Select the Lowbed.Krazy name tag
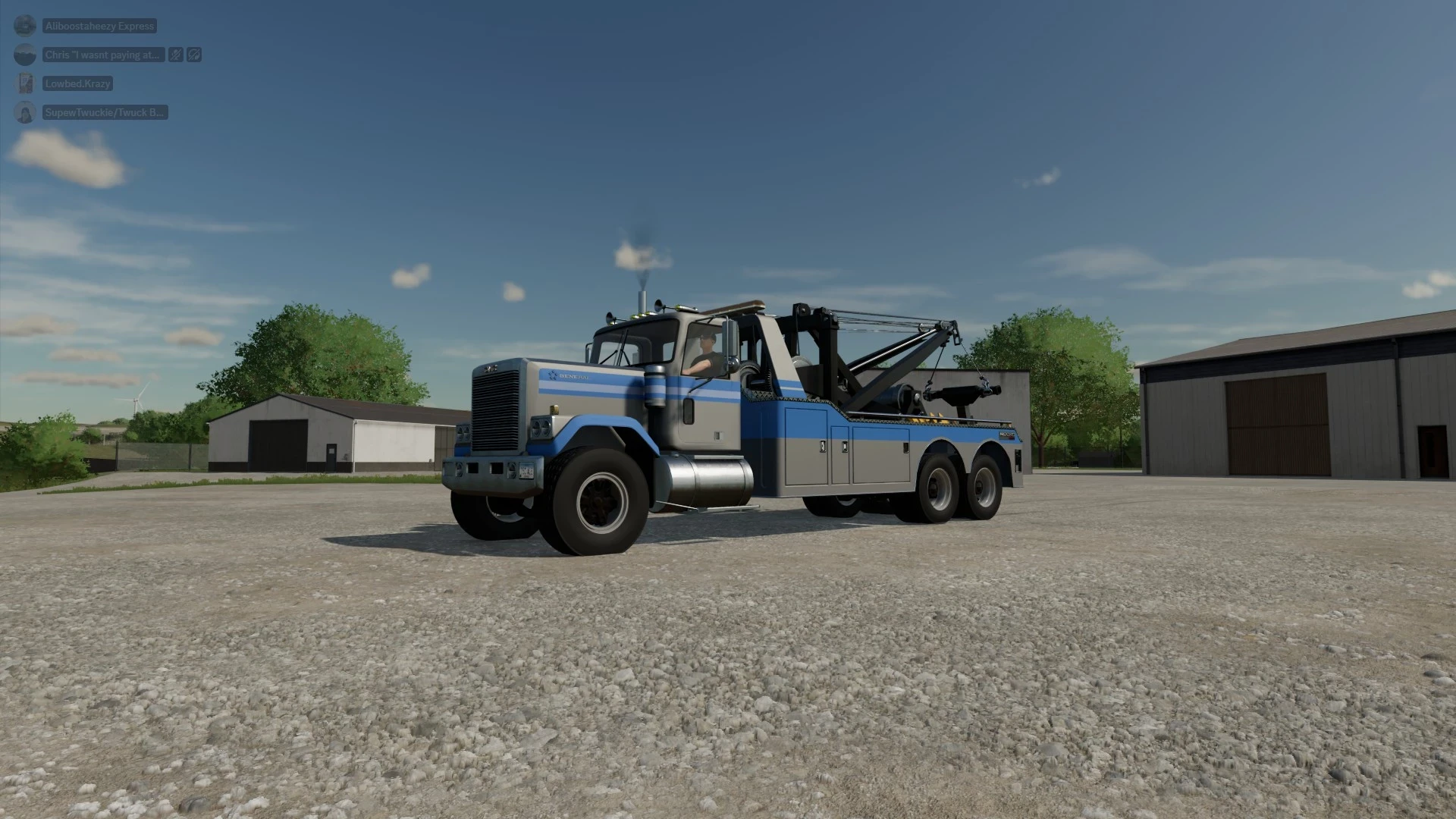1456x819 pixels. [78, 83]
